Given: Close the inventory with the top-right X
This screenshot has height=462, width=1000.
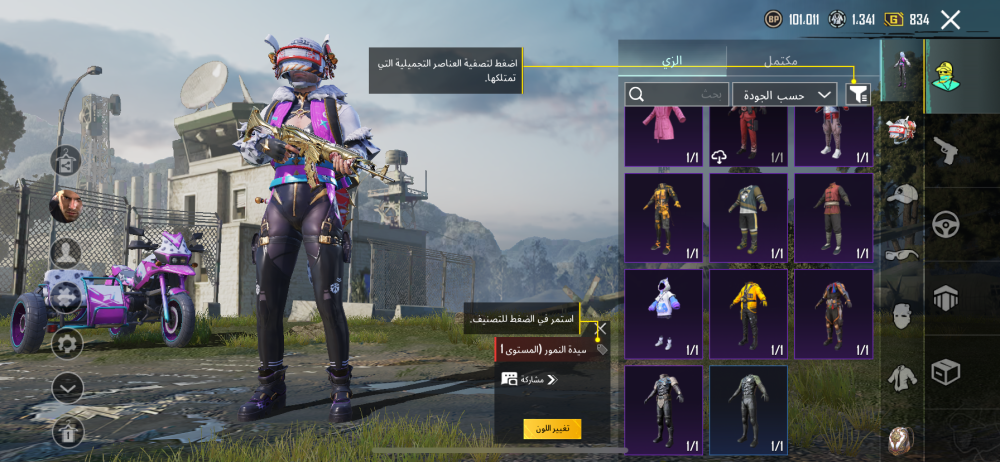Looking at the screenshot, I should coord(950,19).
